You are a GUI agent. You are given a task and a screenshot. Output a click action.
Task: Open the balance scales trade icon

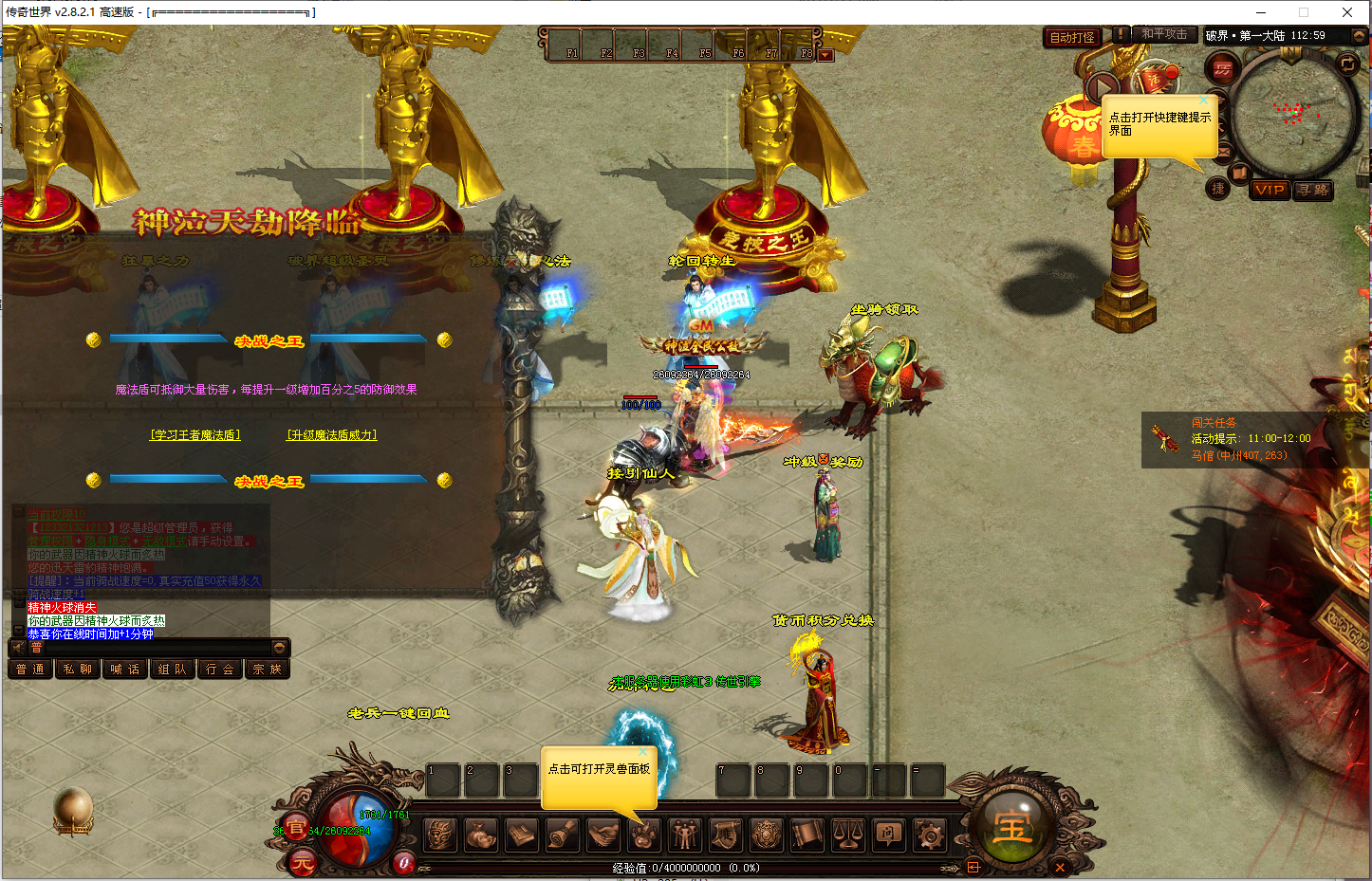point(847,835)
